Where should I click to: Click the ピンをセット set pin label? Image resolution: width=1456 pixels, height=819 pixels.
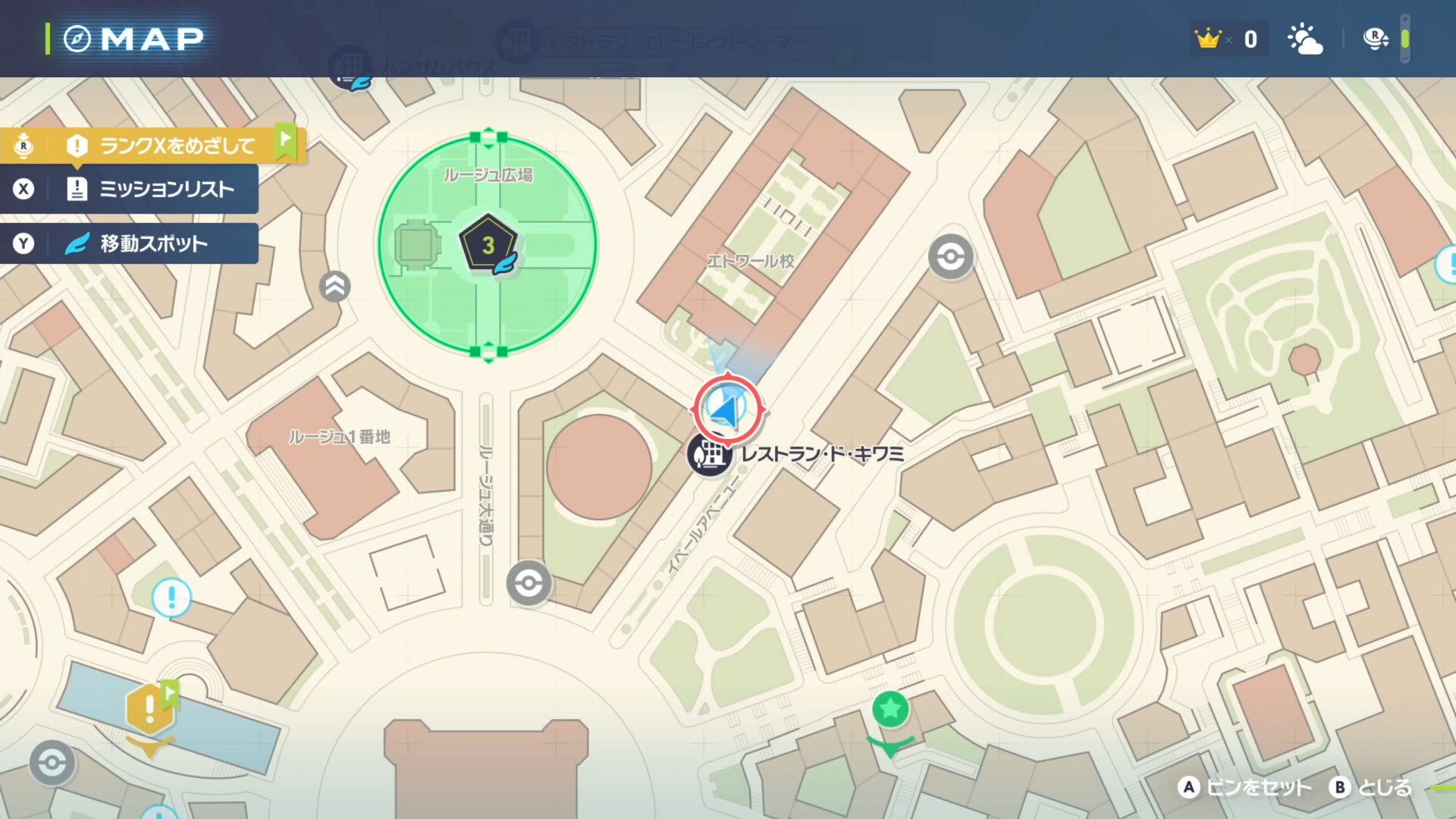1257,788
